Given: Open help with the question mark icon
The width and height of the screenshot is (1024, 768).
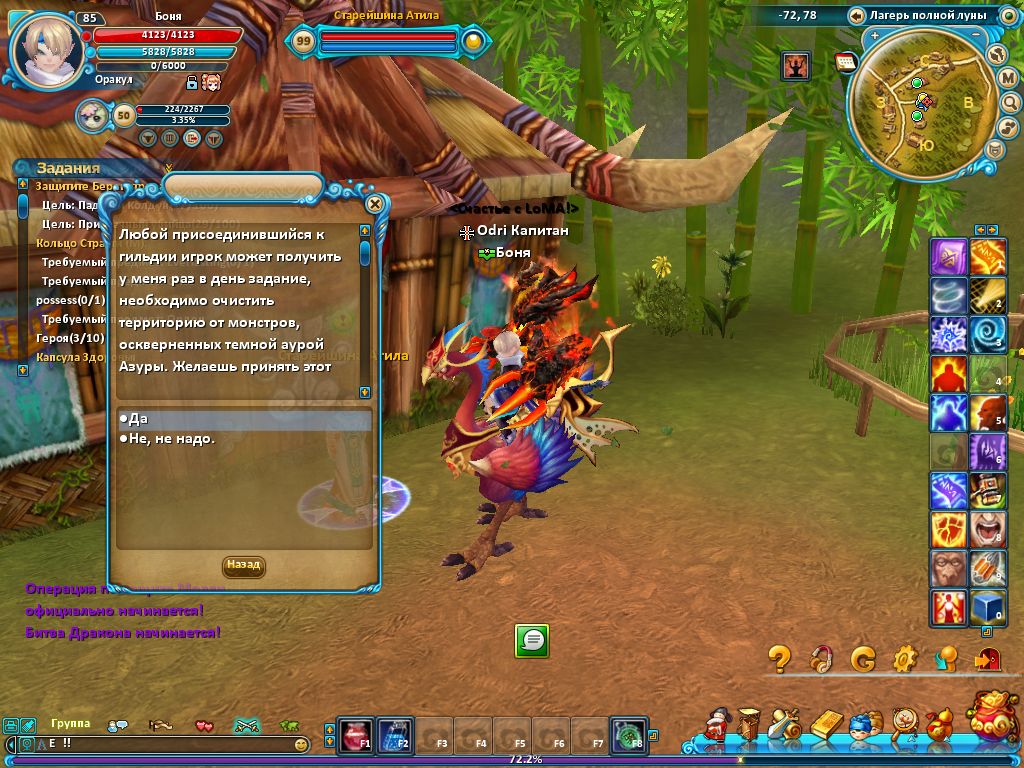Looking at the screenshot, I should coord(780,658).
